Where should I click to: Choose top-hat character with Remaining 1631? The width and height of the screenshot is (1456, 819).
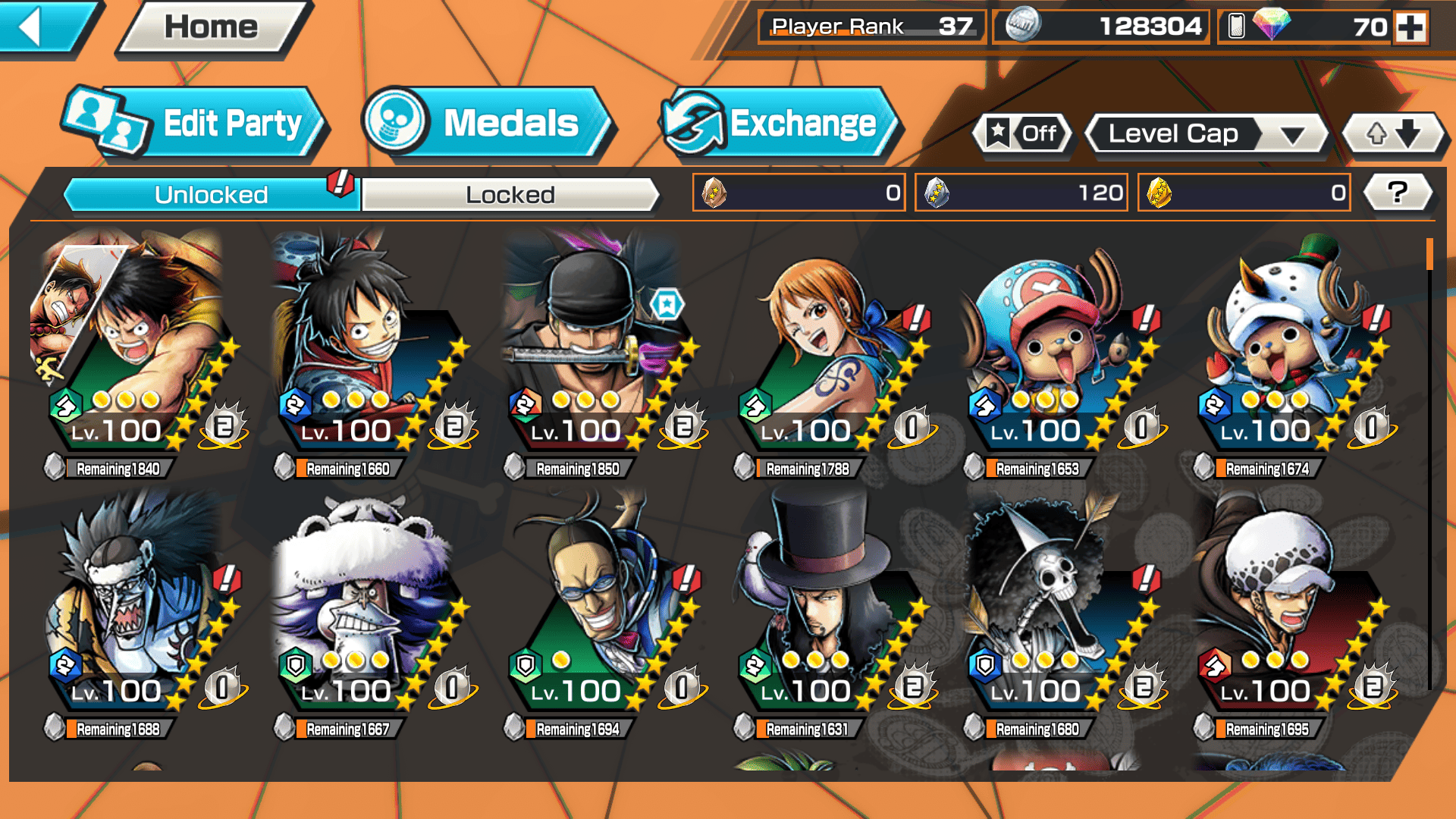tap(823, 614)
